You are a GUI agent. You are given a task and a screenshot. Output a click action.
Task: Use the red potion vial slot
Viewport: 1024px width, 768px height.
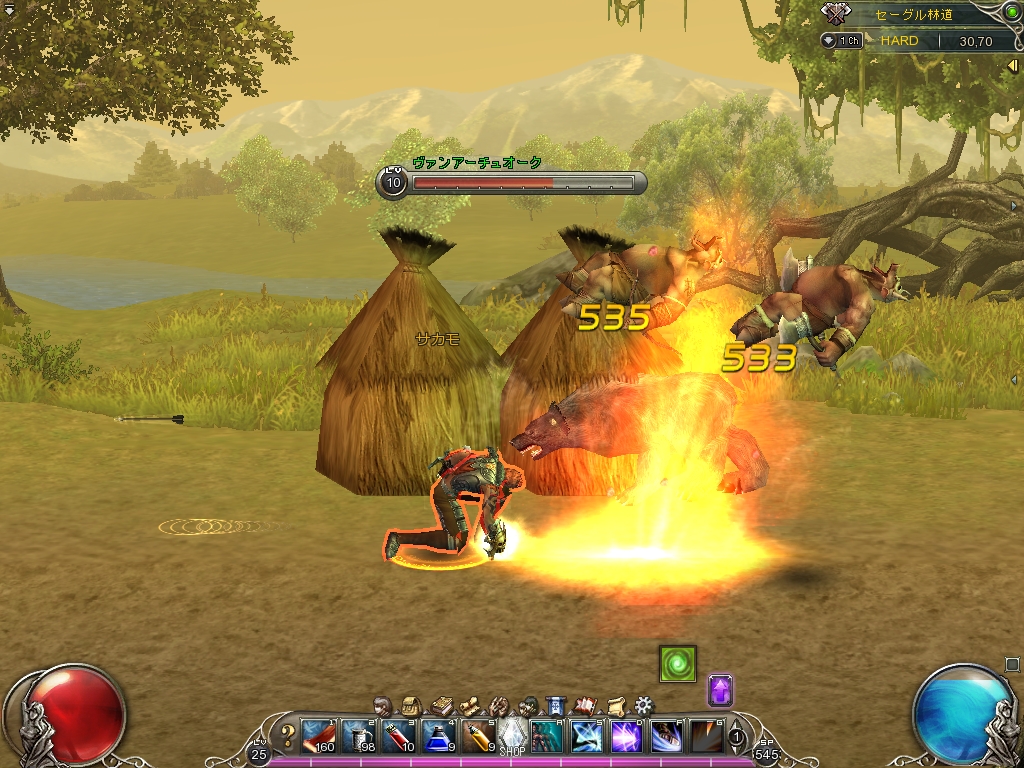[x=398, y=736]
